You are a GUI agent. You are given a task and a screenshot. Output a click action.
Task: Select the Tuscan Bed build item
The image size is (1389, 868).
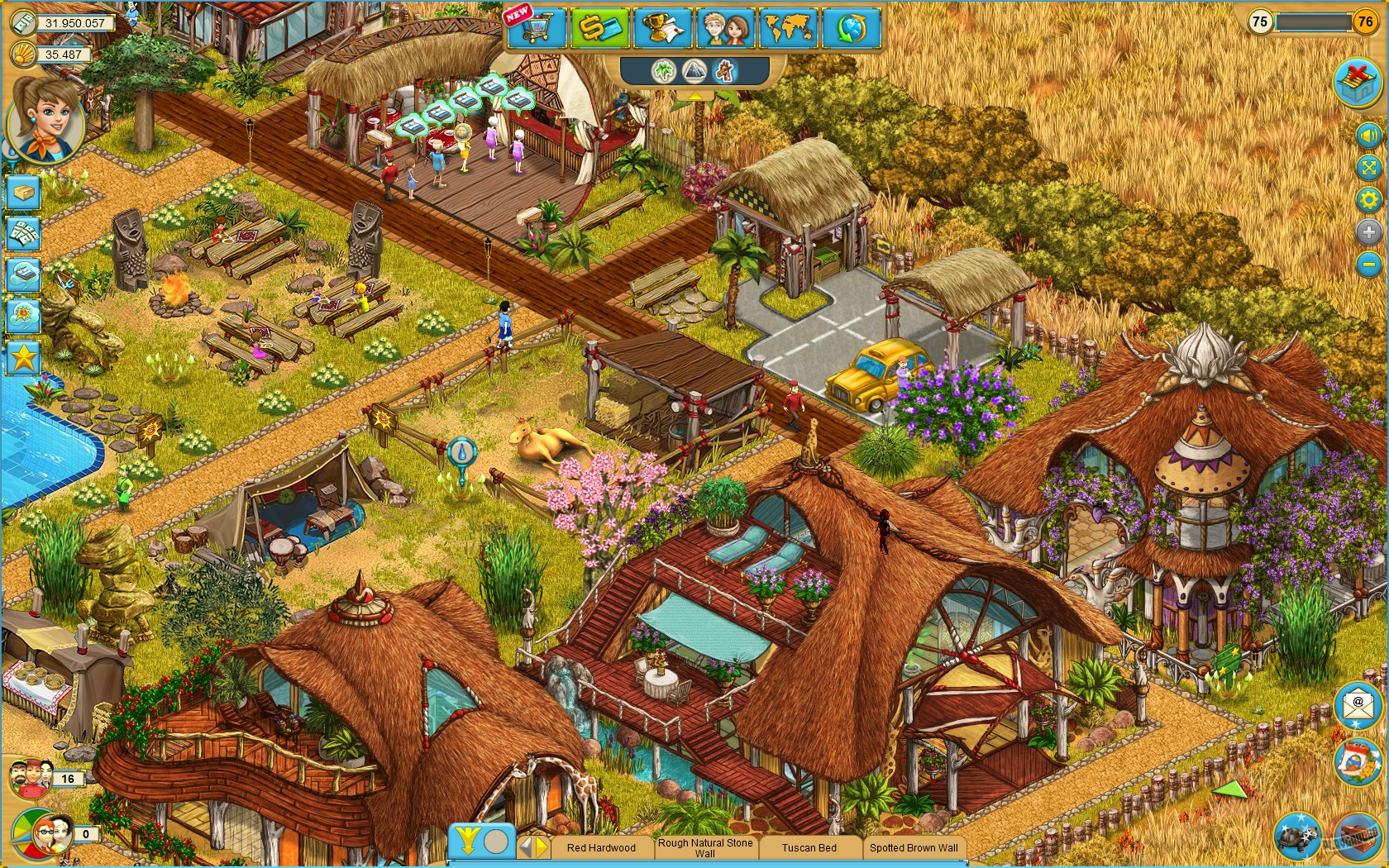[809, 848]
